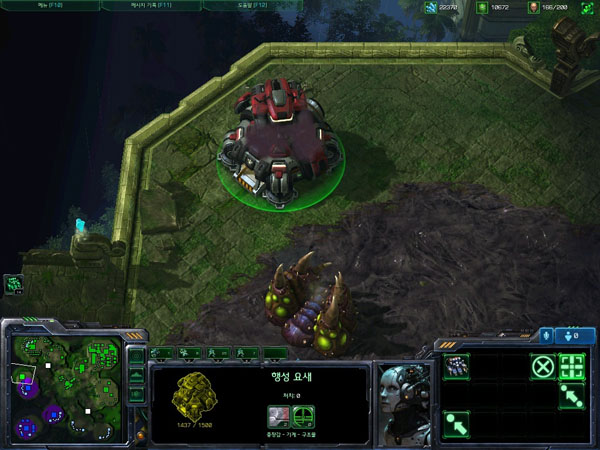Train an SCV from the command card
Viewport: 600px width, 450px height.
(455, 365)
